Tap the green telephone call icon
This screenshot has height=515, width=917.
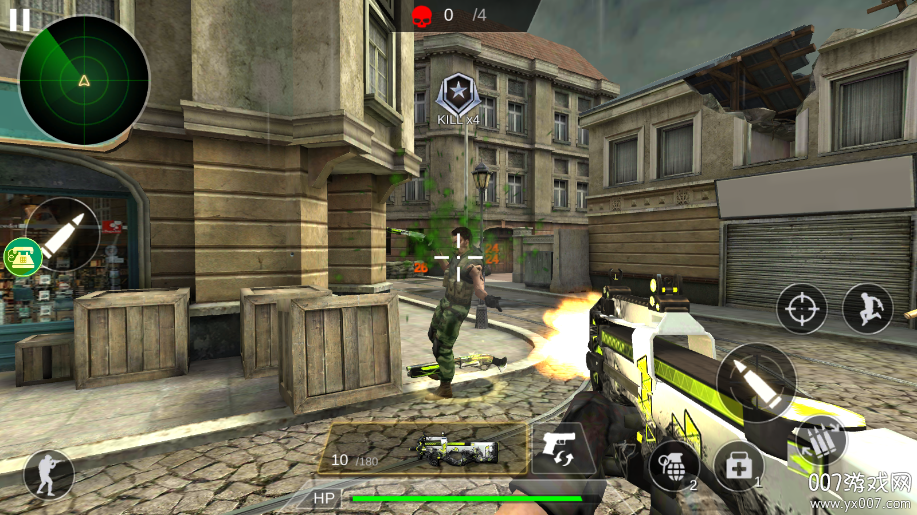(x=21, y=257)
